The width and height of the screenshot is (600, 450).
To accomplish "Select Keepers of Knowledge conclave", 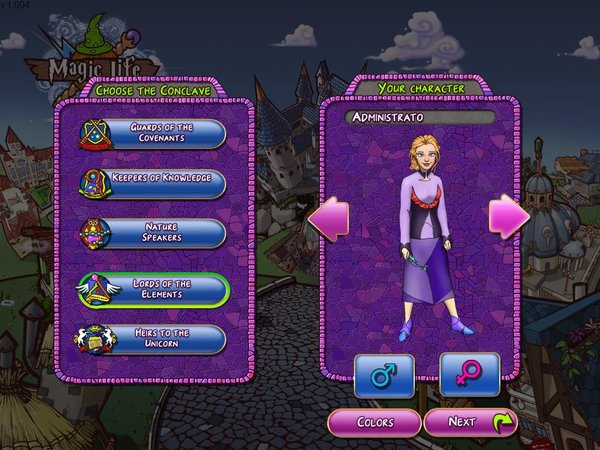I will [x=160, y=183].
